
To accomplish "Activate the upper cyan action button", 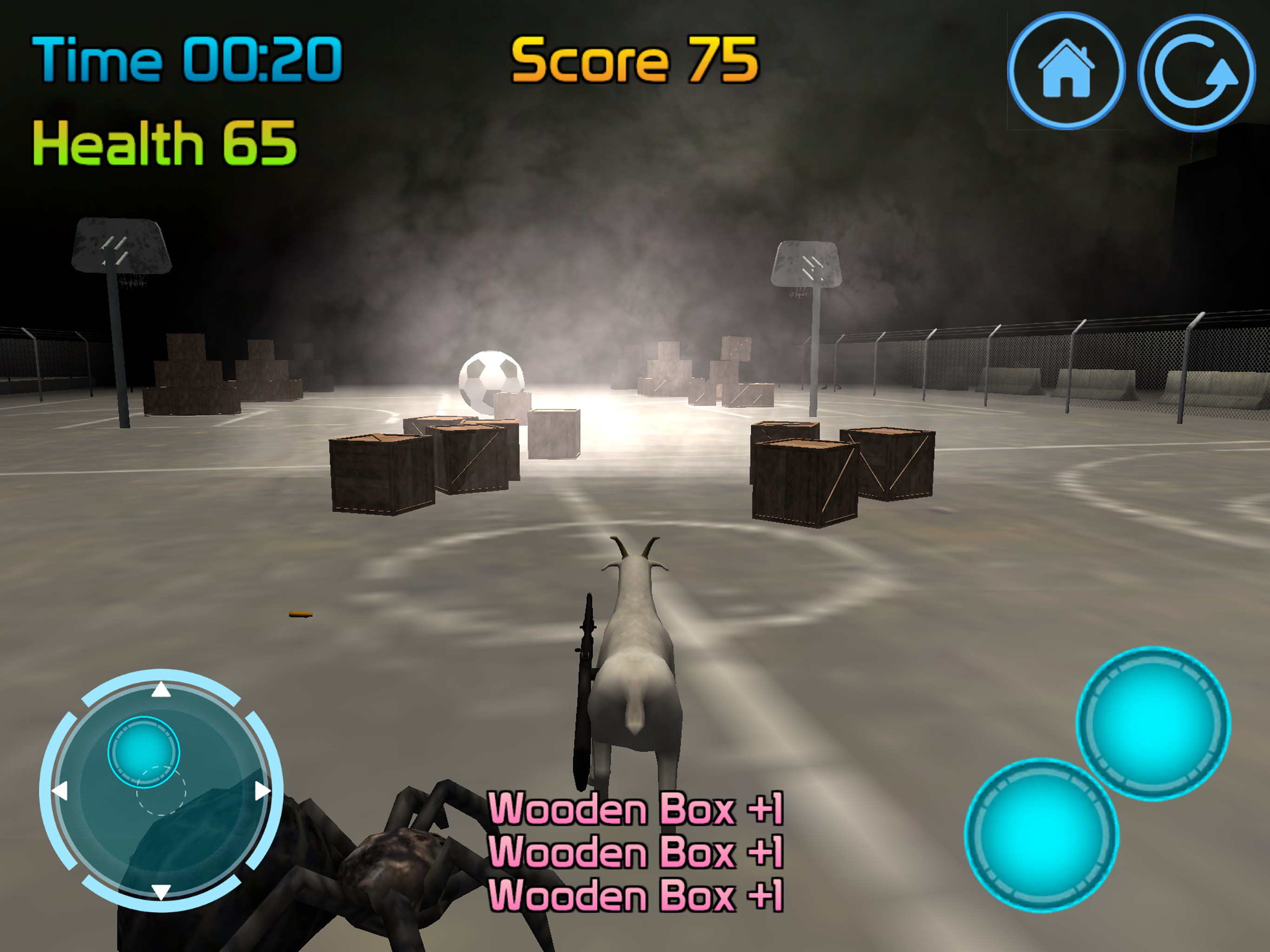I will tap(1153, 723).
